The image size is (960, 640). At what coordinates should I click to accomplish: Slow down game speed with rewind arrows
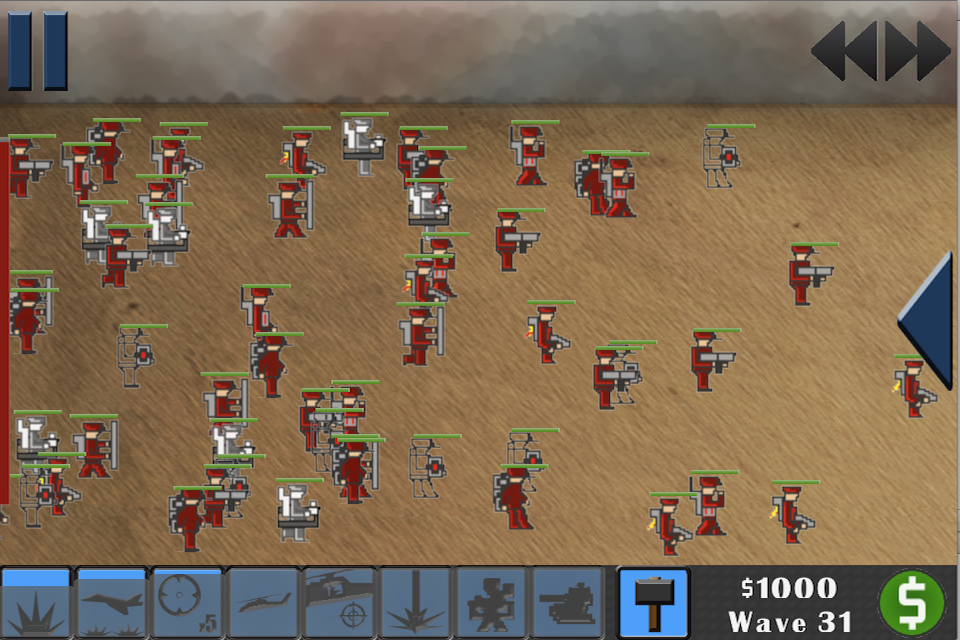pyautogui.click(x=843, y=50)
